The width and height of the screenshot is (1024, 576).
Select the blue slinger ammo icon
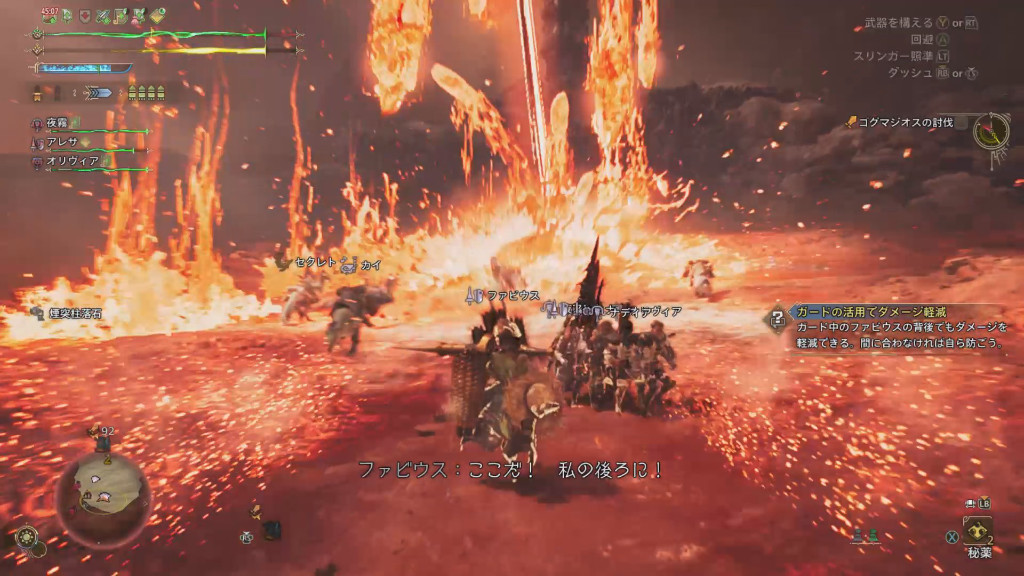101,93
